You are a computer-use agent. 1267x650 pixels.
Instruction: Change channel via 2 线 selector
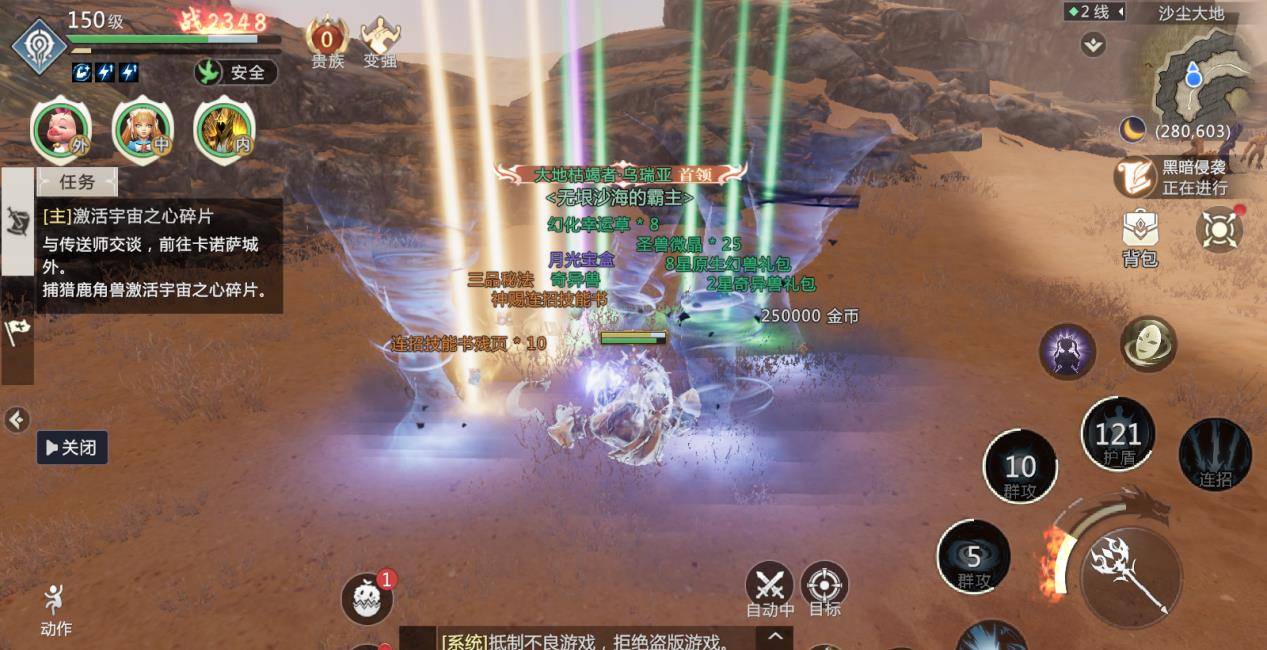[1095, 12]
